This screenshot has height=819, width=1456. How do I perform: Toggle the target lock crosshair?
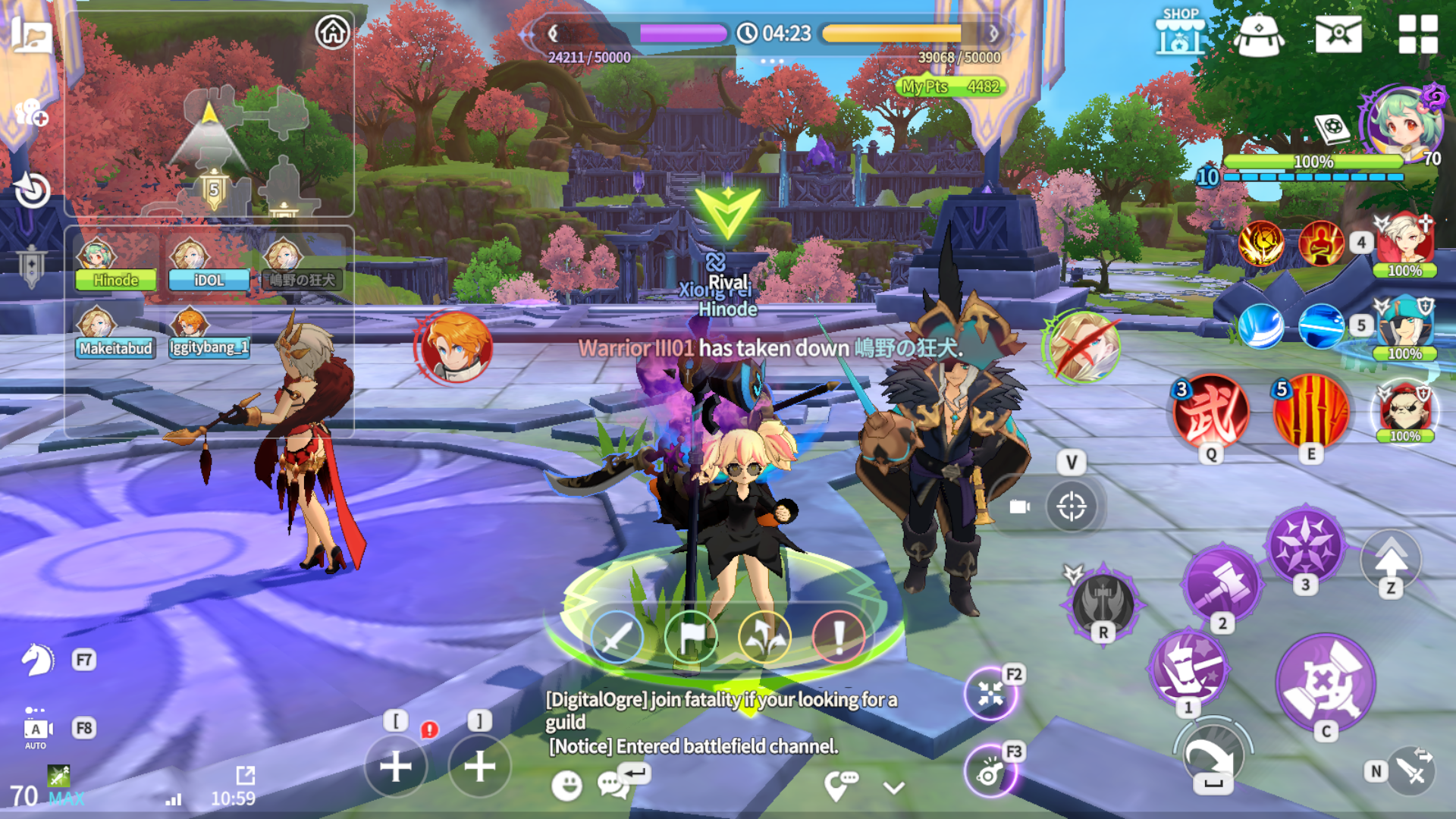click(1071, 506)
